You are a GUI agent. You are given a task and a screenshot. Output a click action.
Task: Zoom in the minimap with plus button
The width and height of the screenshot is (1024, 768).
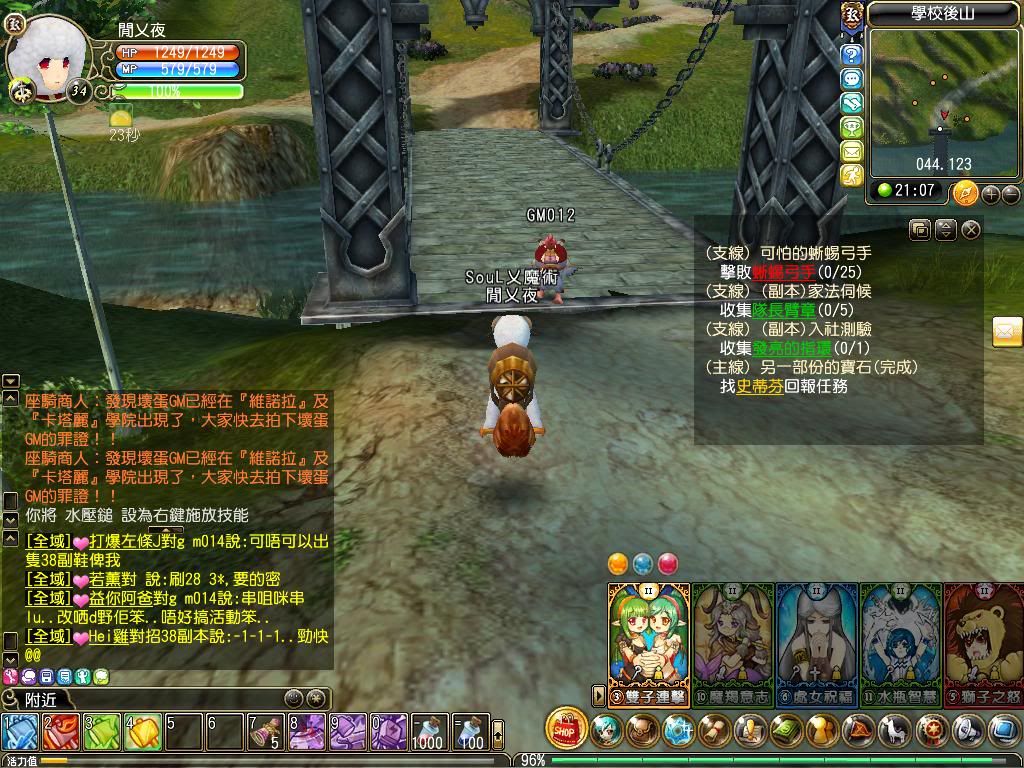991,194
